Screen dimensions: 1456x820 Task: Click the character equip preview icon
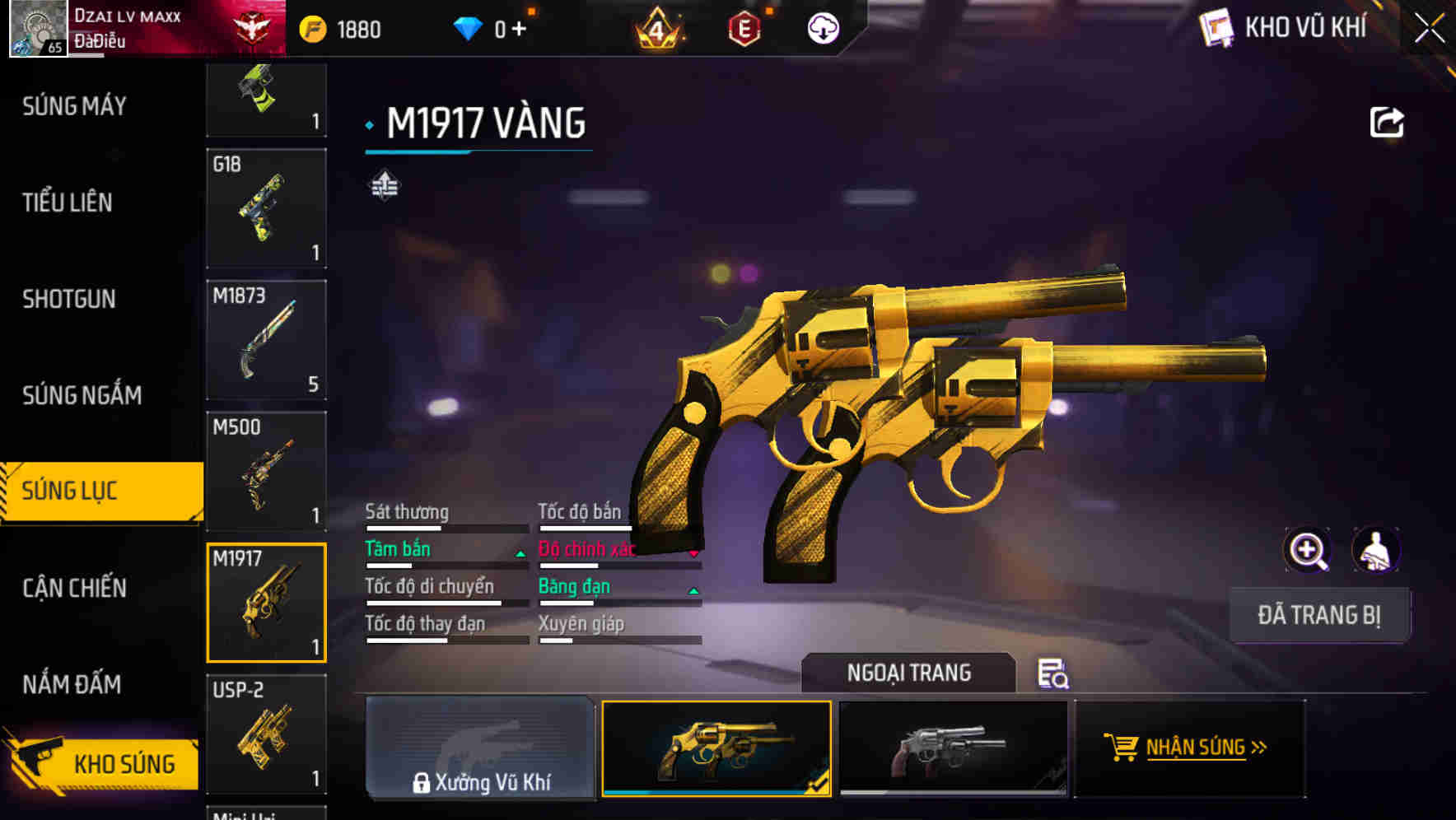[x=1376, y=549]
